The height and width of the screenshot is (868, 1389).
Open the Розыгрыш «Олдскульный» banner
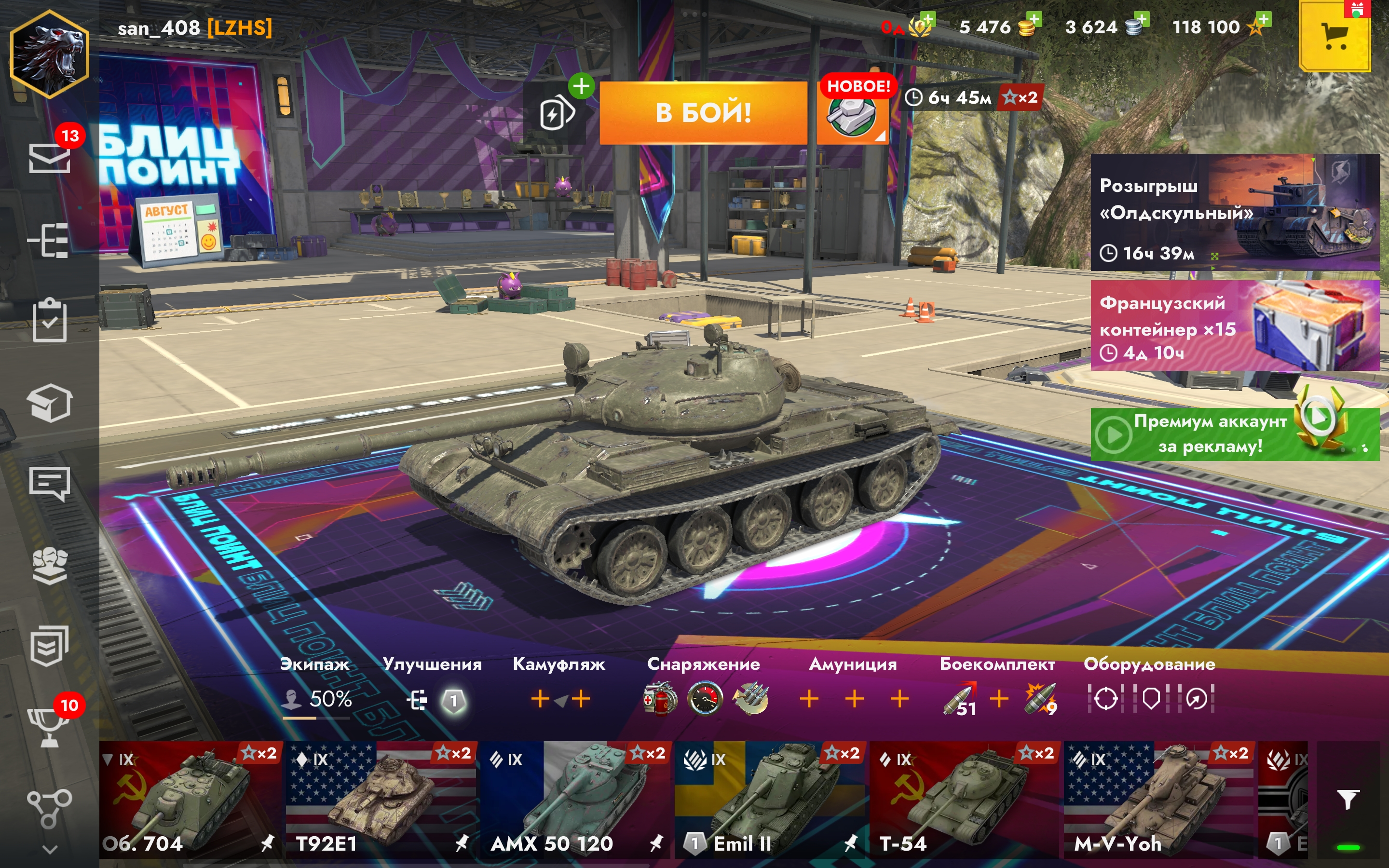1234,212
